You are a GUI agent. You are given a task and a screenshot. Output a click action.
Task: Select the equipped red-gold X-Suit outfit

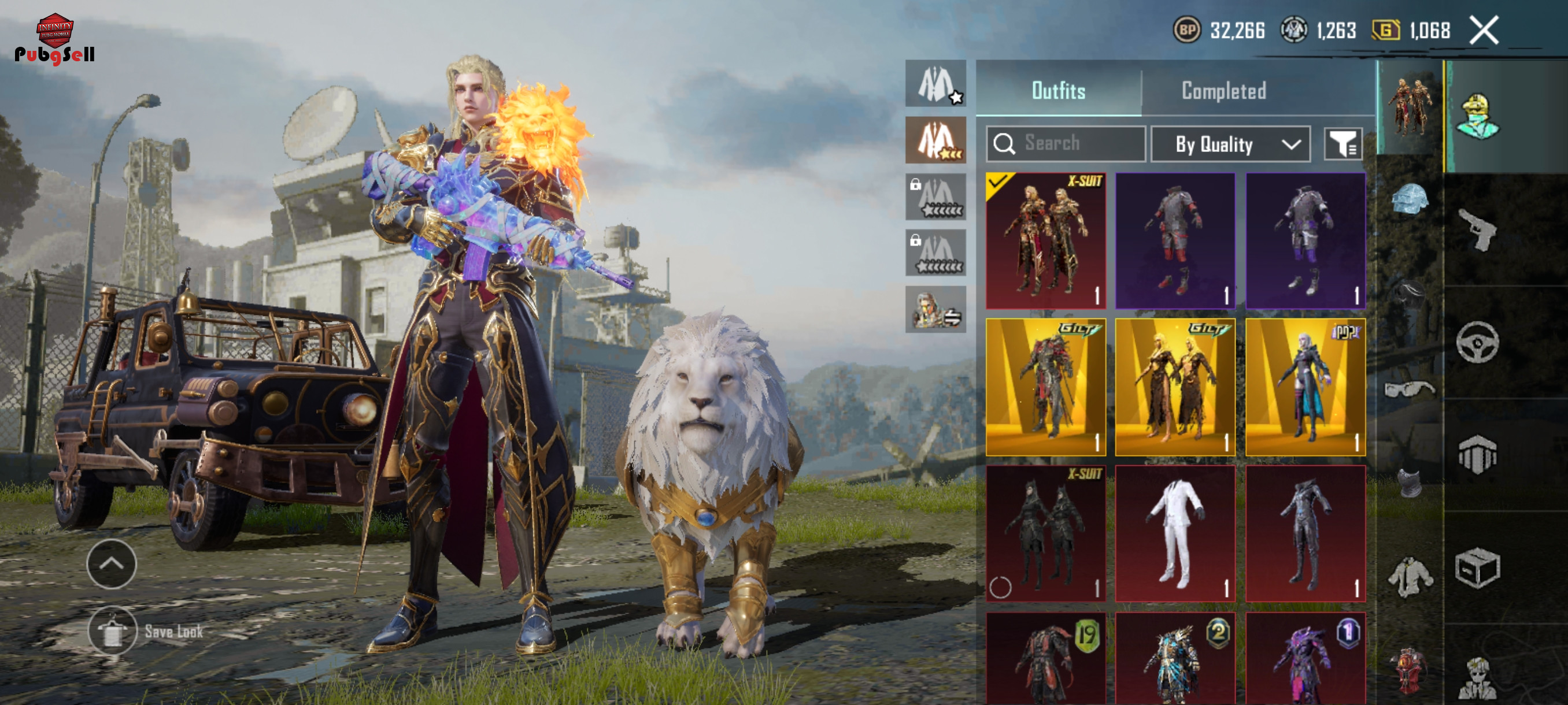point(1045,240)
